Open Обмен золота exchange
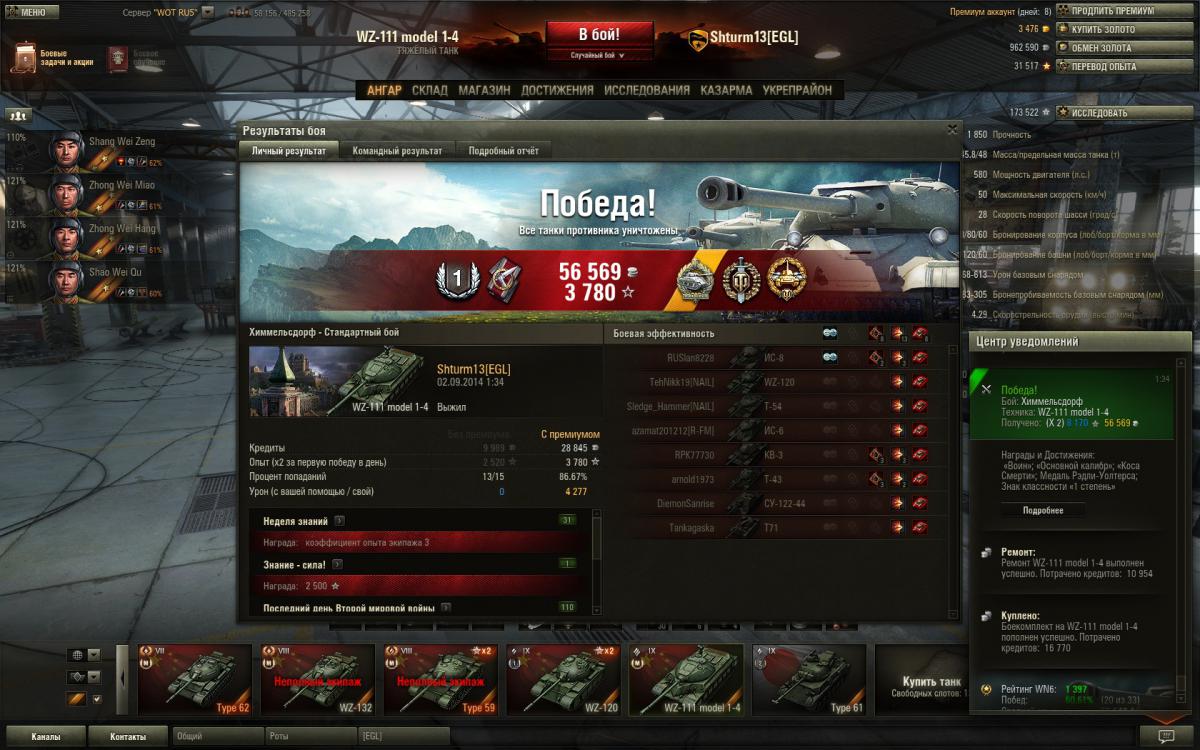 coord(1102,47)
